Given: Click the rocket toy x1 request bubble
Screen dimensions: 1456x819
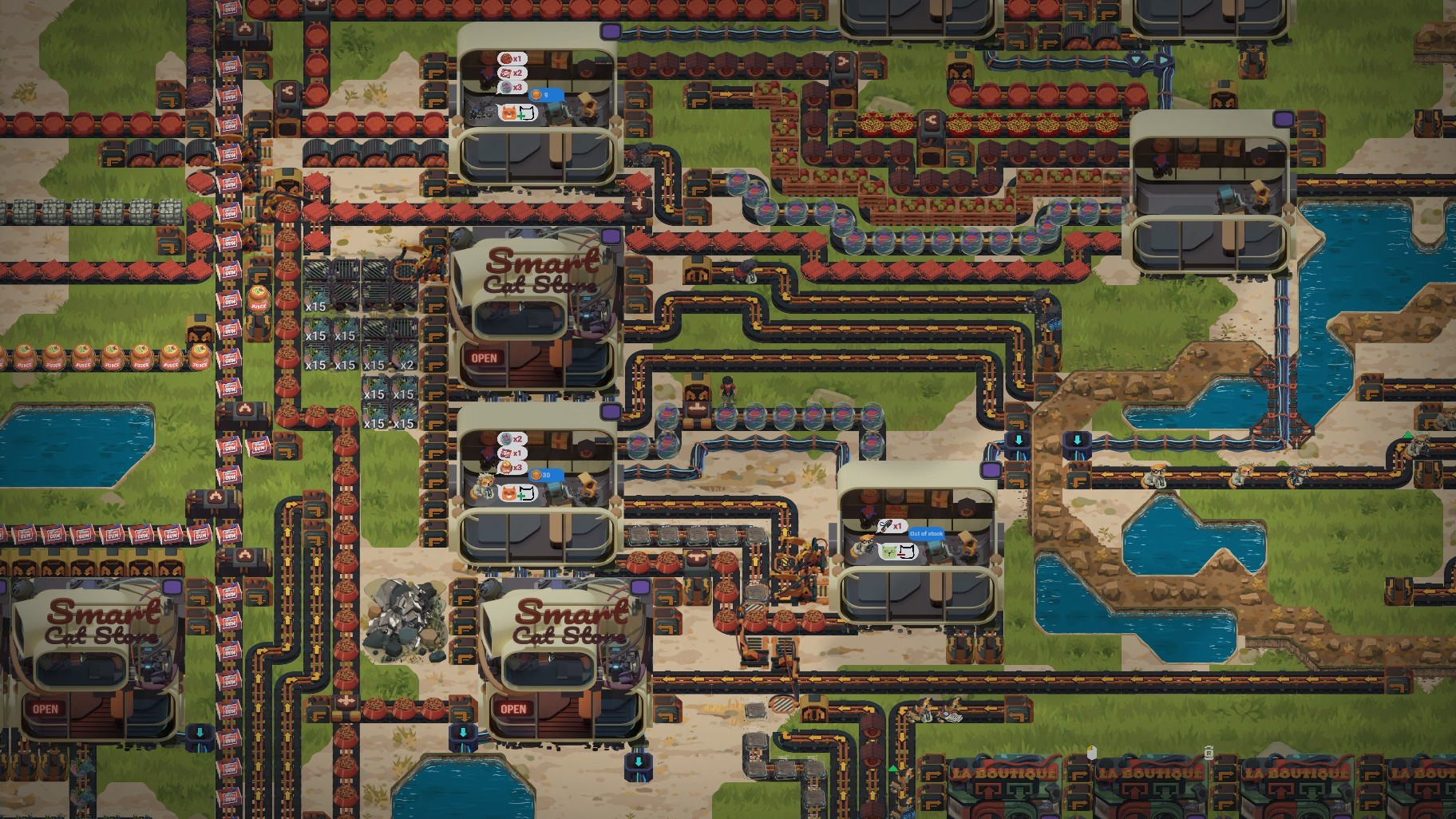Looking at the screenshot, I should [x=892, y=525].
